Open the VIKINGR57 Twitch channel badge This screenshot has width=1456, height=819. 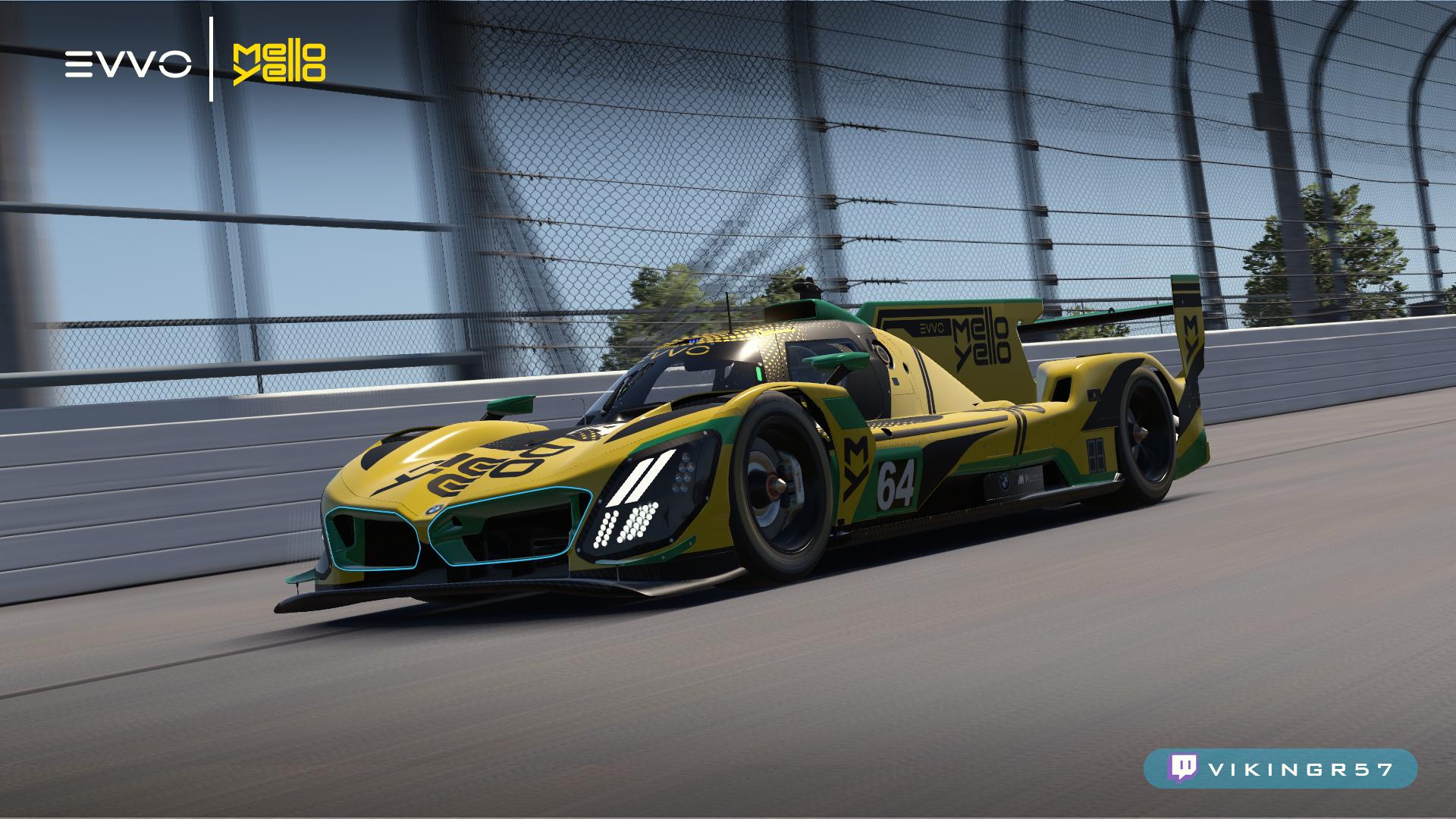point(1280,768)
